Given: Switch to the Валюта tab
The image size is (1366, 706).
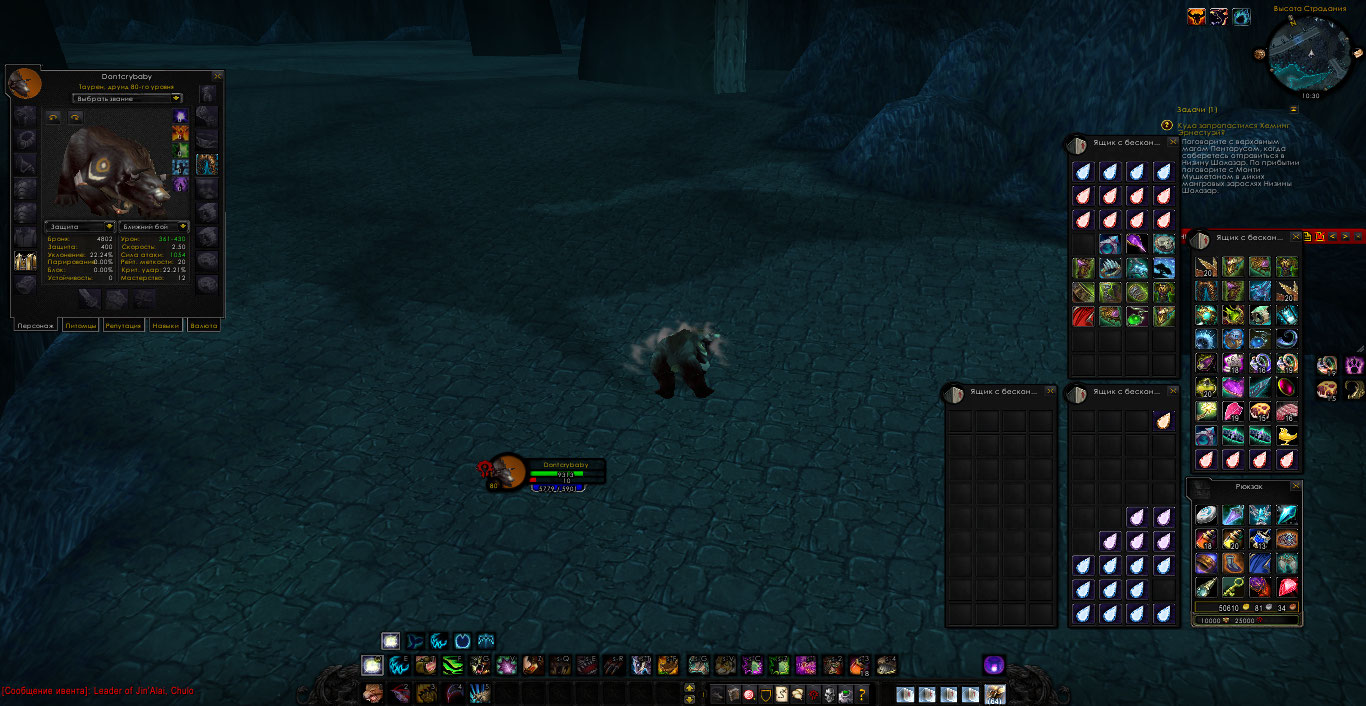Looking at the screenshot, I should (203, 325).
